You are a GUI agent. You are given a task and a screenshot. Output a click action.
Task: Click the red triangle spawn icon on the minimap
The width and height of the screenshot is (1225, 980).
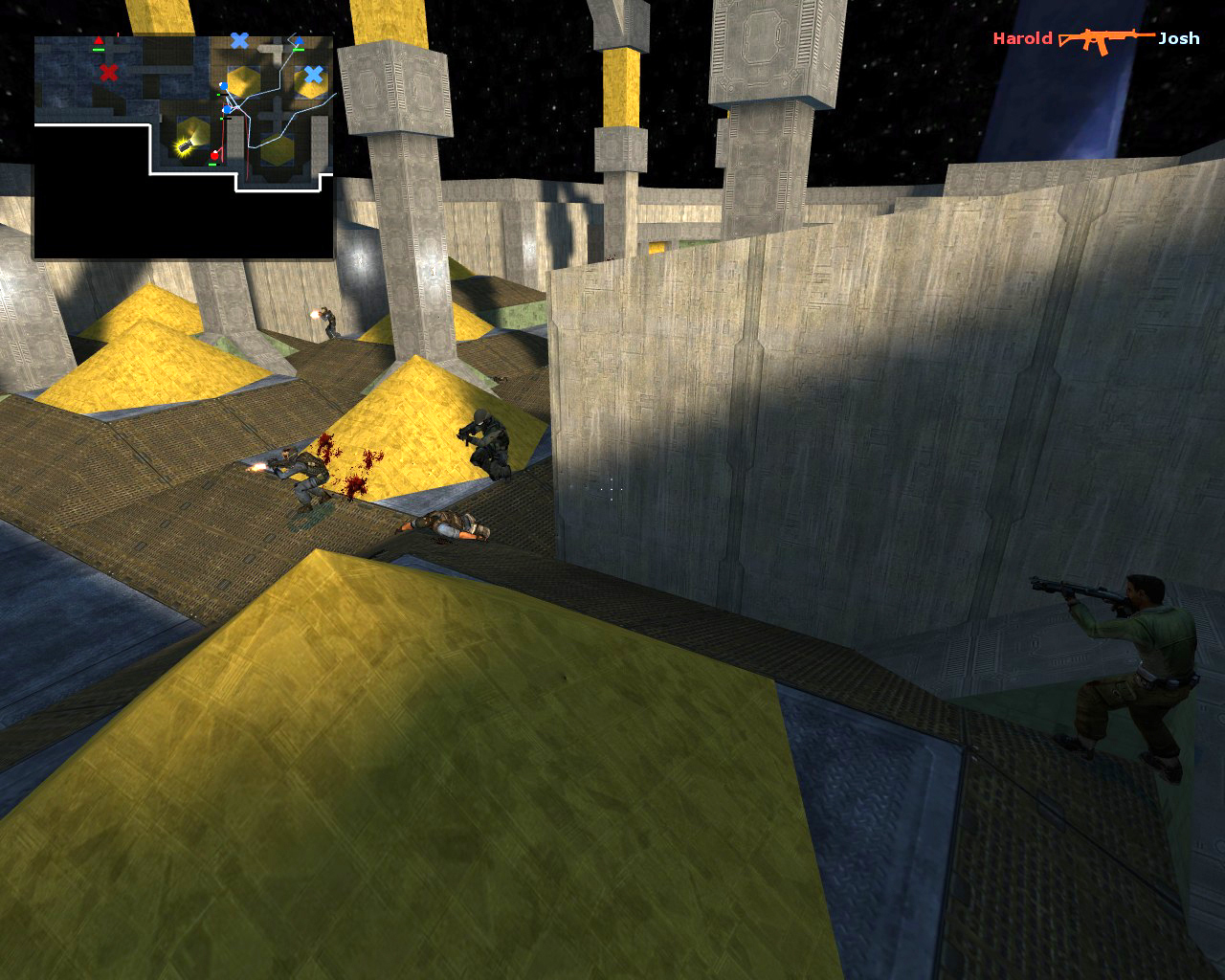[x=99, y=39]
